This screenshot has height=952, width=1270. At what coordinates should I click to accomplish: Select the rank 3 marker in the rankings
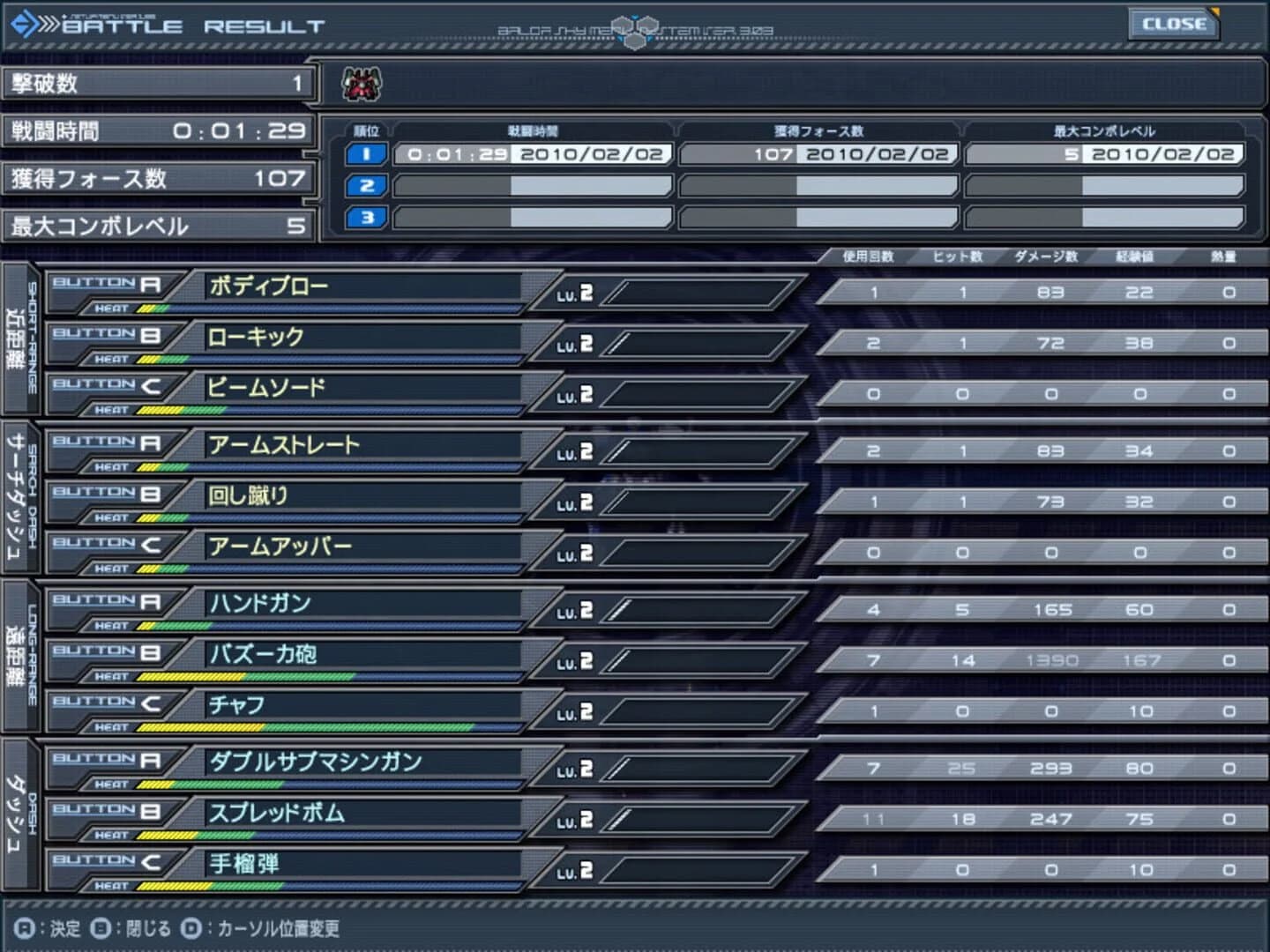tap(365, 217)
